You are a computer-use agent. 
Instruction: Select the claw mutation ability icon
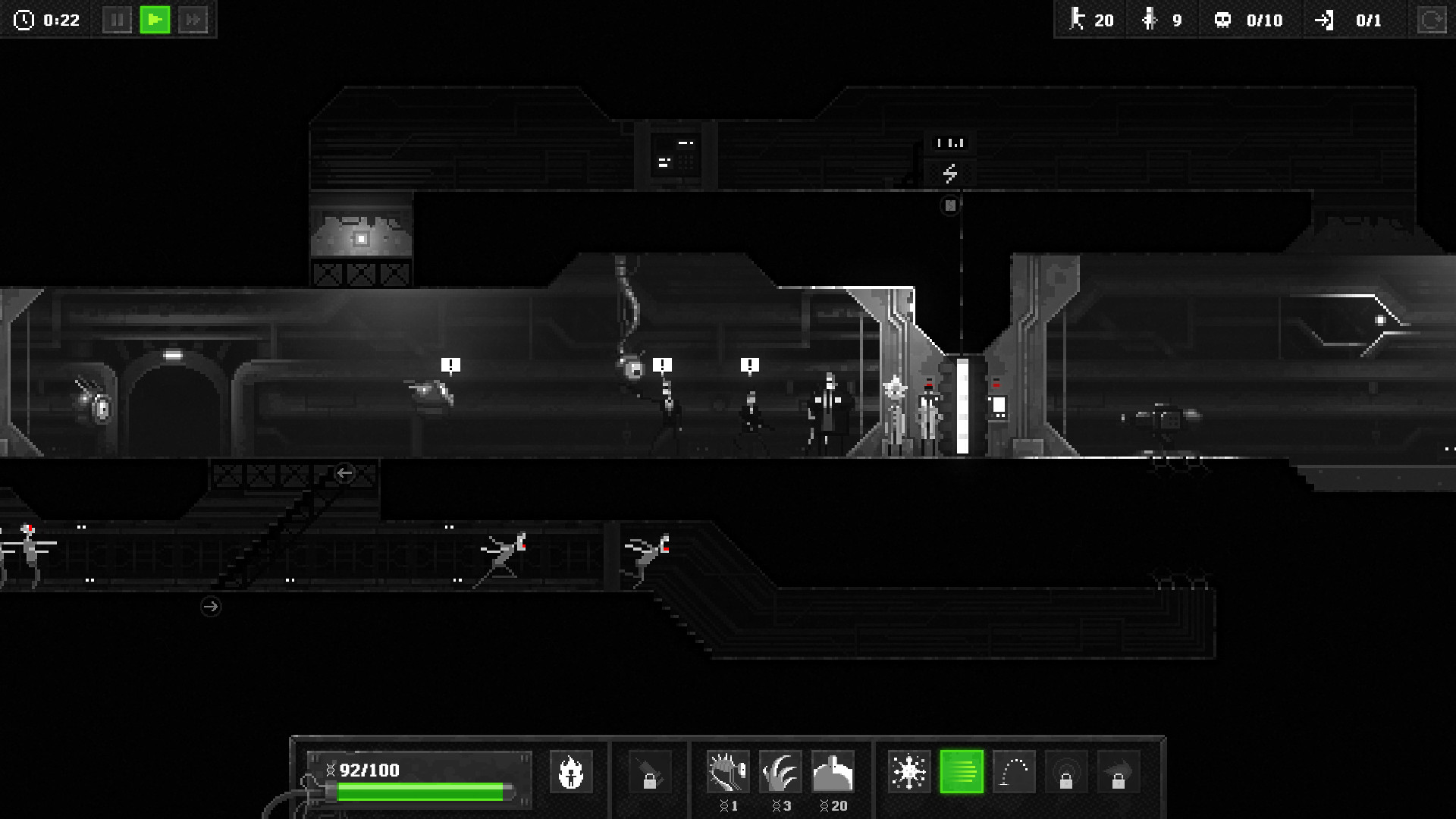pyautogui.click(x=780, y=771)
